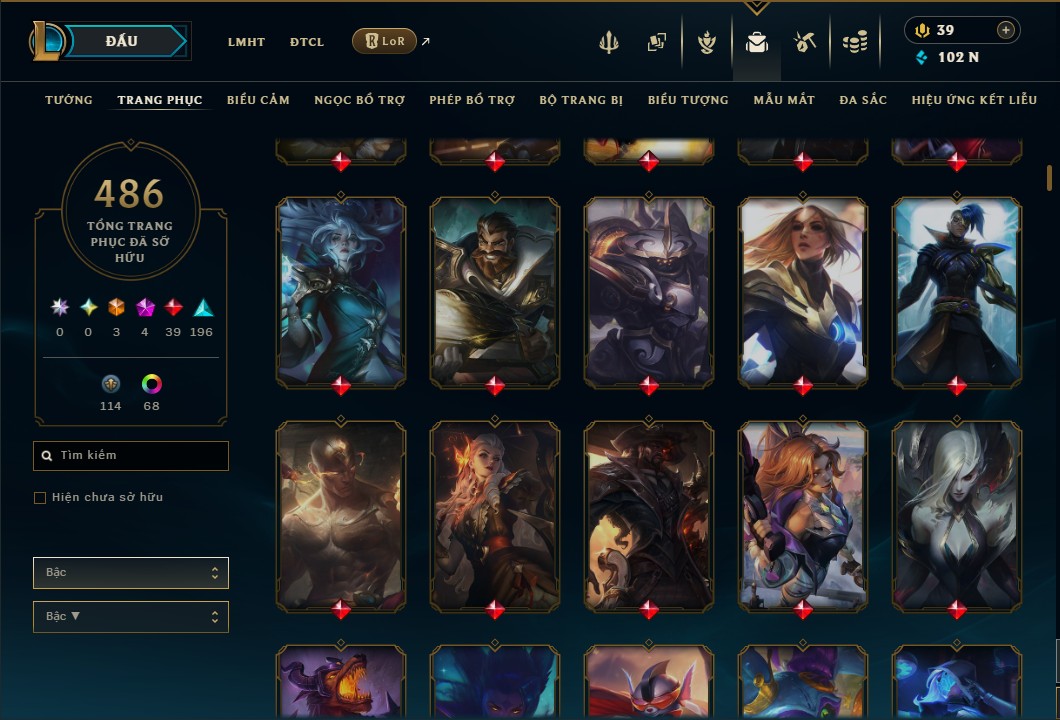Open the NGỌC BỔ TRỢ tab
Image resolution: width=1060 pixels, height=720 pixels.
coord(359,100)
